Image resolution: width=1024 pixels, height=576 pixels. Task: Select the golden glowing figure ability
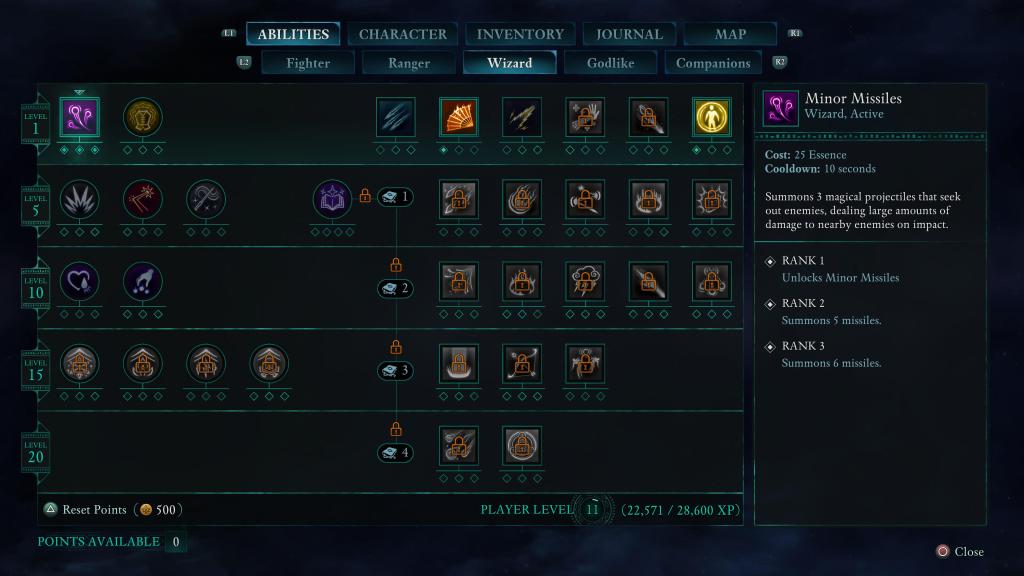click(x=711, y=117)
